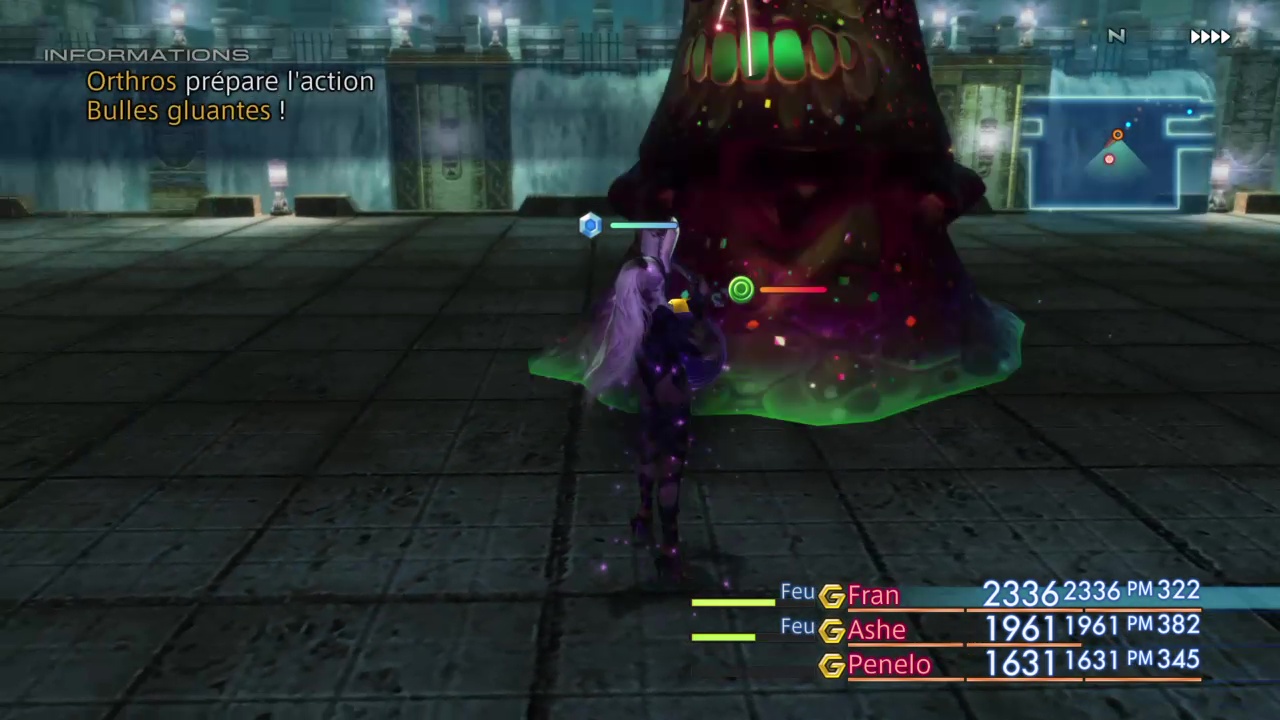Click Ashe's gambit G icon
The image size is (1280, 720).
[831, 631]
